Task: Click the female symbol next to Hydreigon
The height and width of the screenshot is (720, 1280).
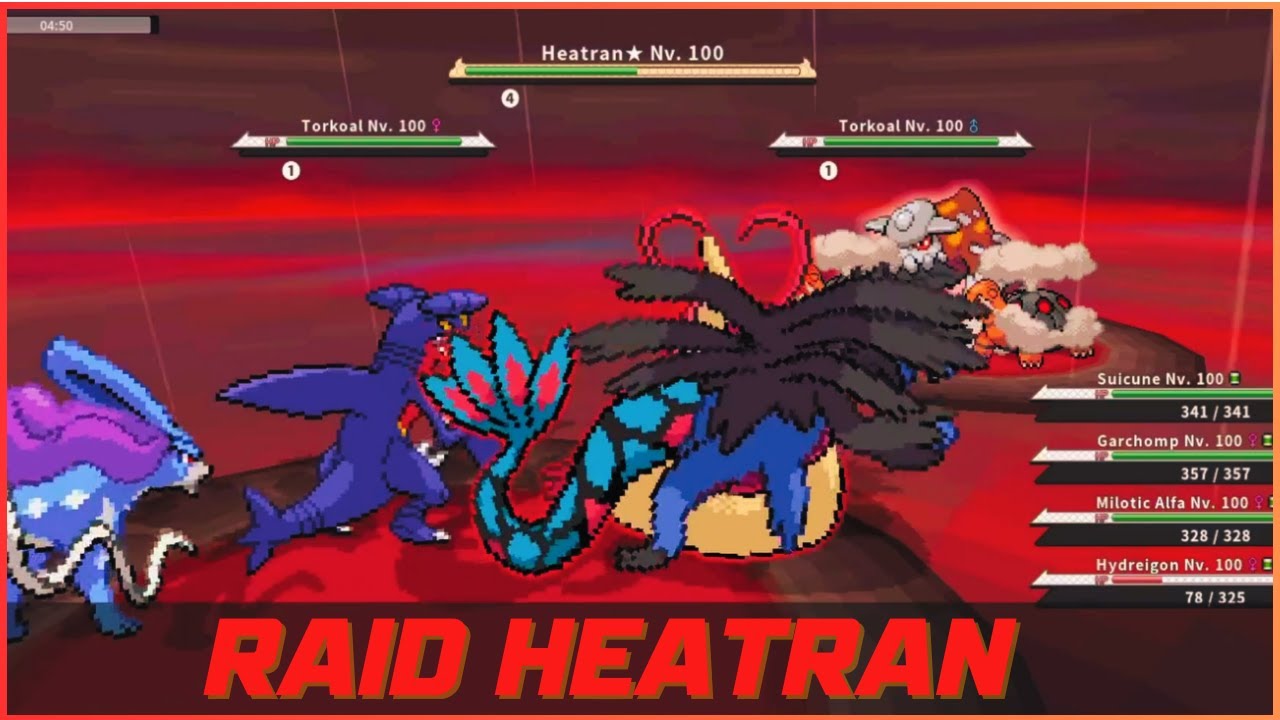Action: click(1252, 563)
